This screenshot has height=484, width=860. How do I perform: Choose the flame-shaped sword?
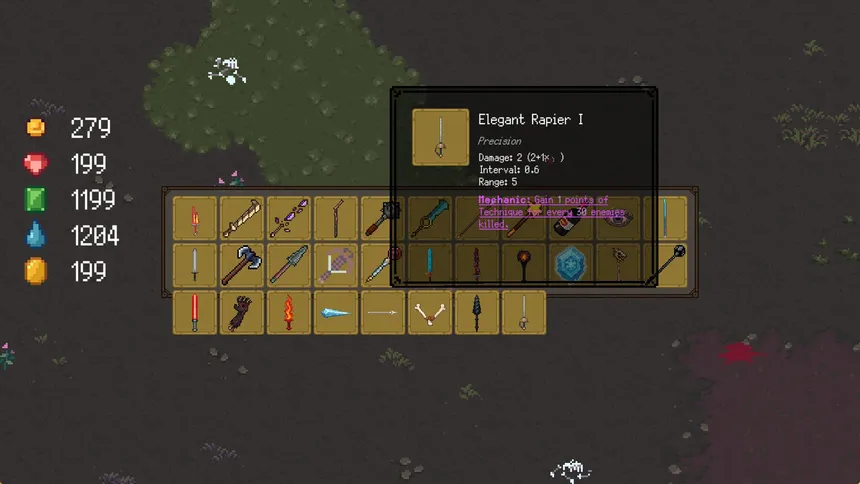(x=288, y=312)
